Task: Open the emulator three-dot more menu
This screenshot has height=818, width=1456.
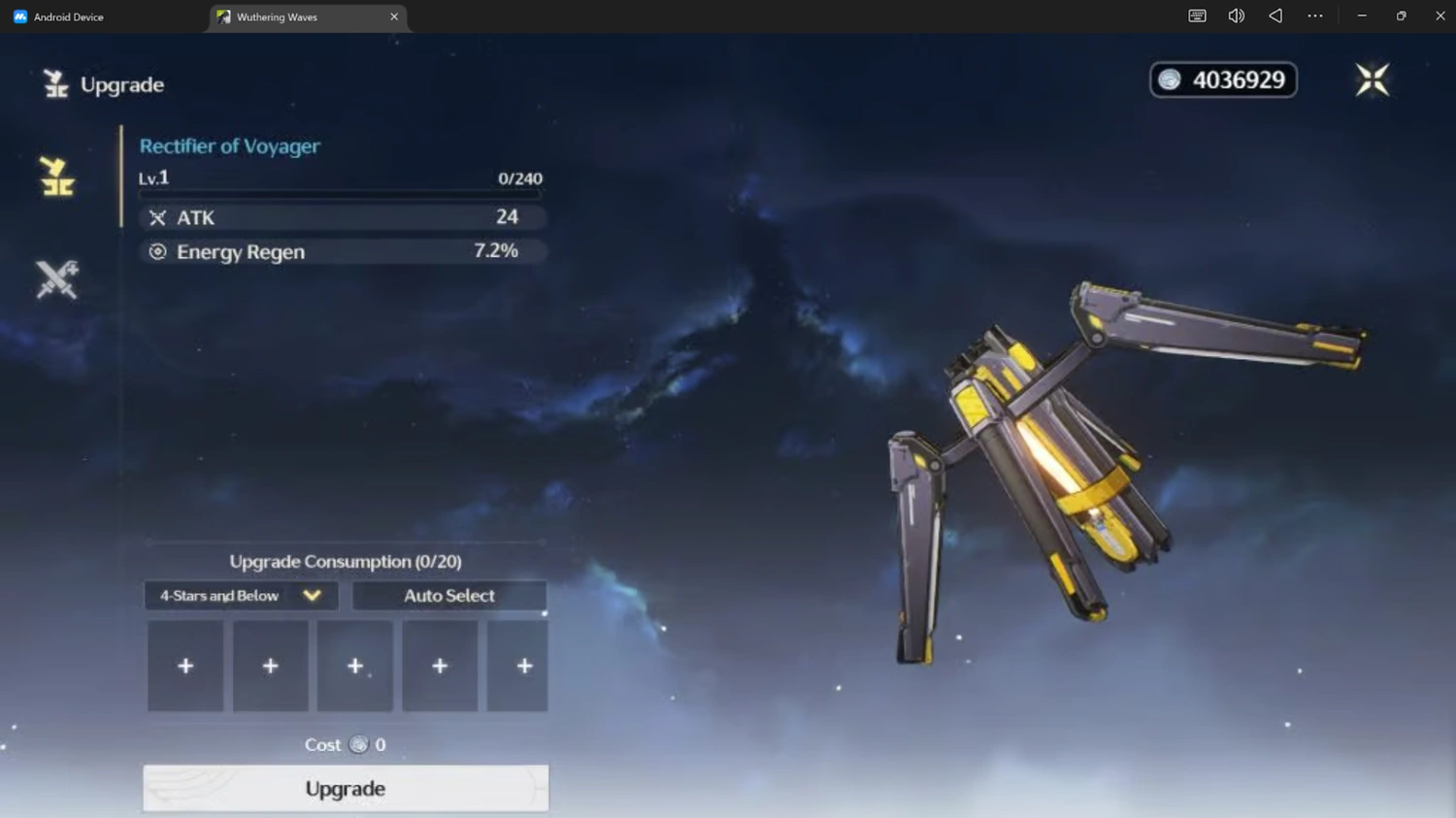Action: pyautogui.click(x=1314, y=16)
